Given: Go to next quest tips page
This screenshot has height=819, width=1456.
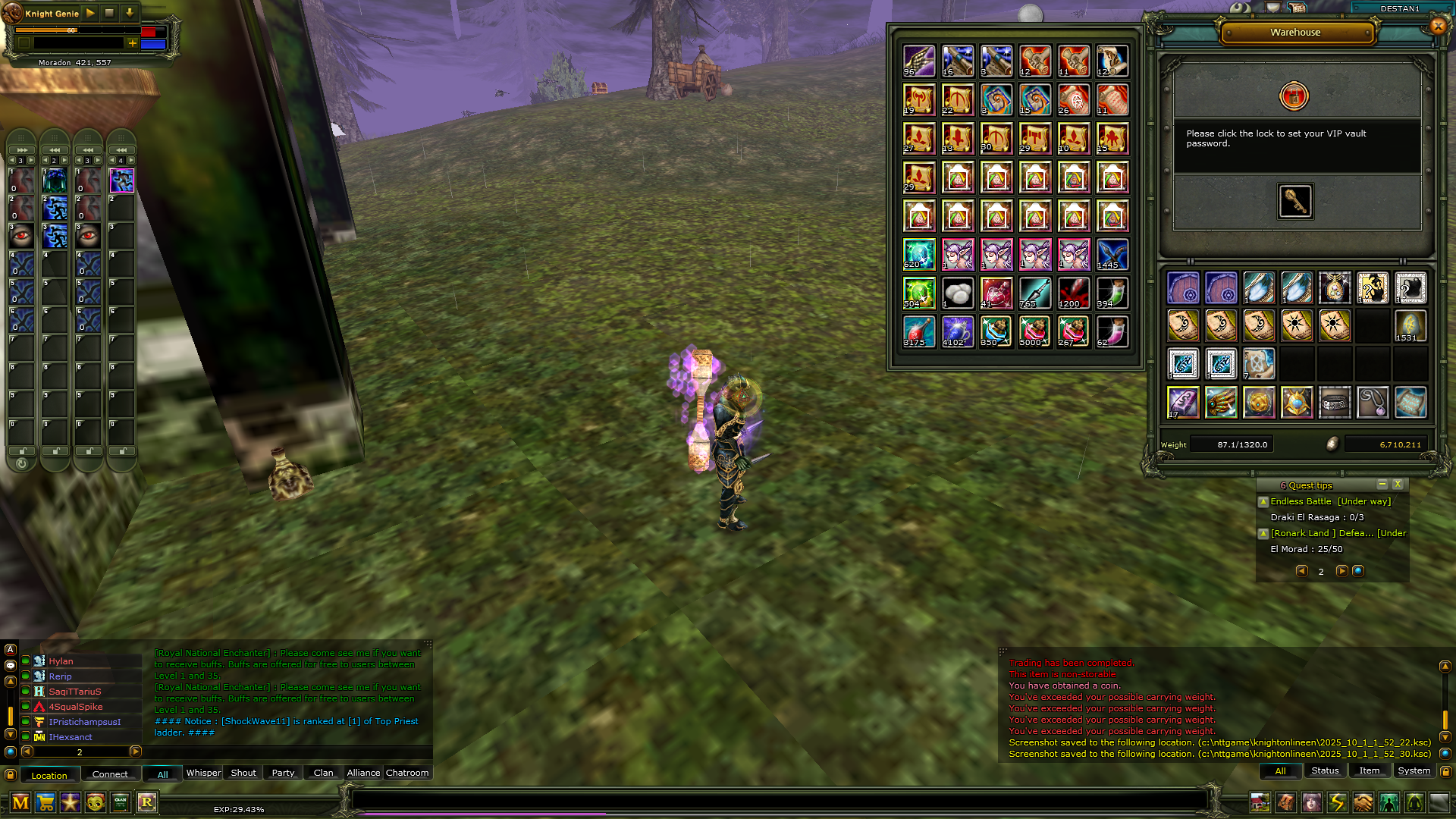Looking at the screenshot, I should click(1341, 571).
